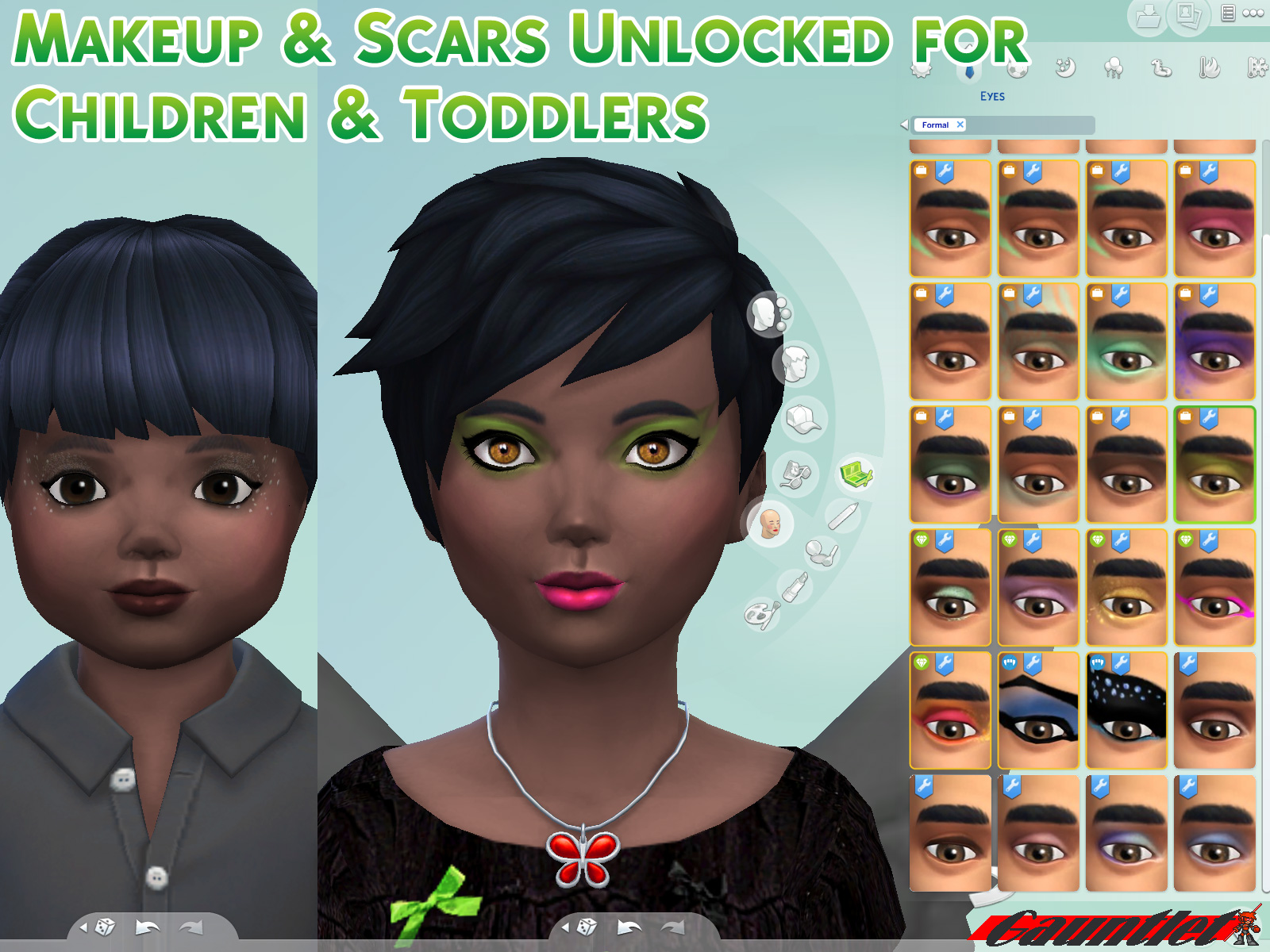Select the blush compact icon
1270x952 pixels.
tap(821, 553)
